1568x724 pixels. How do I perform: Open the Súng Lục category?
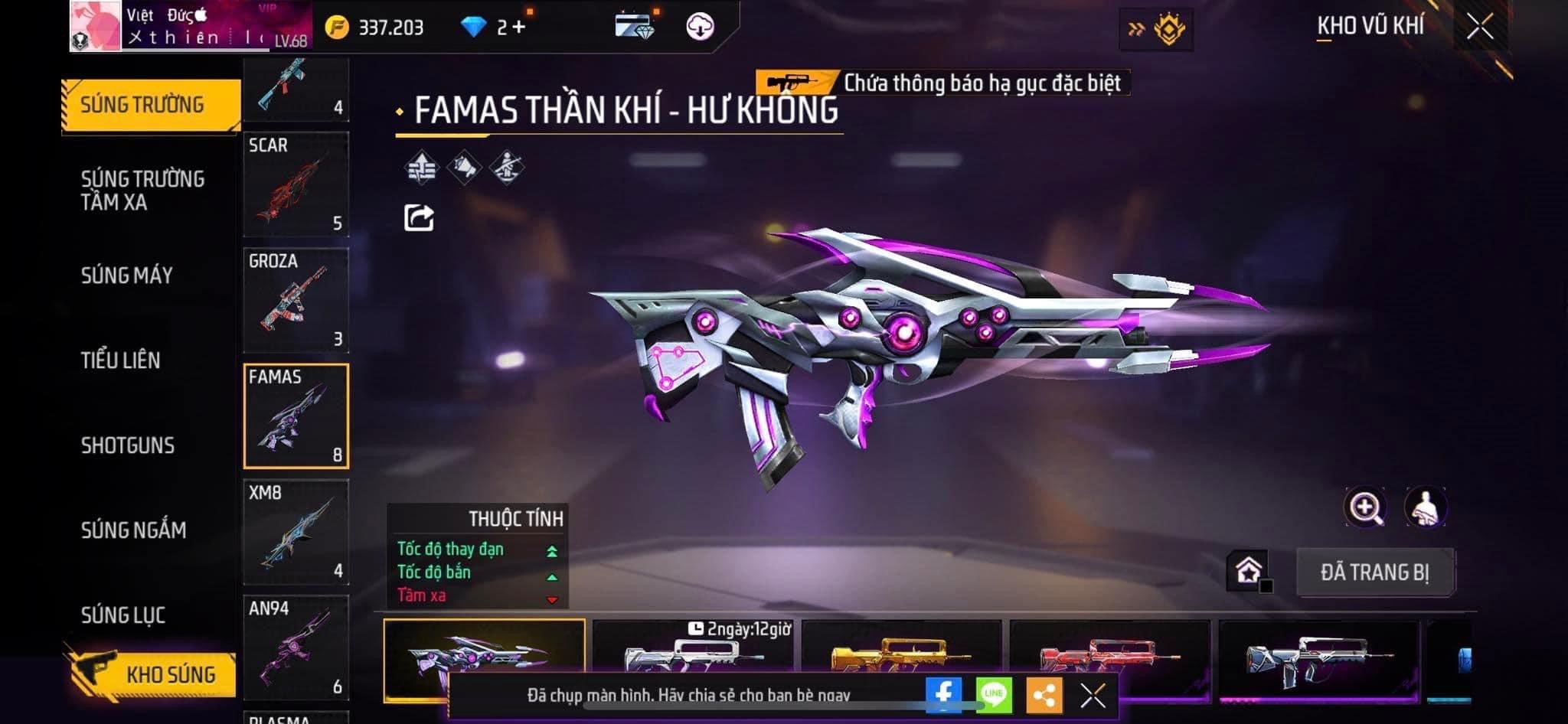(x=123, y=615)
